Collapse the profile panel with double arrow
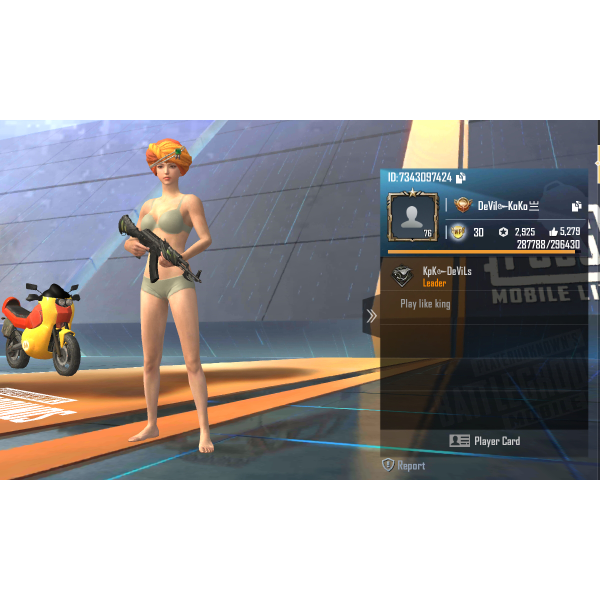The height and width of the screenshot is (600, 600). coord(371,316)
